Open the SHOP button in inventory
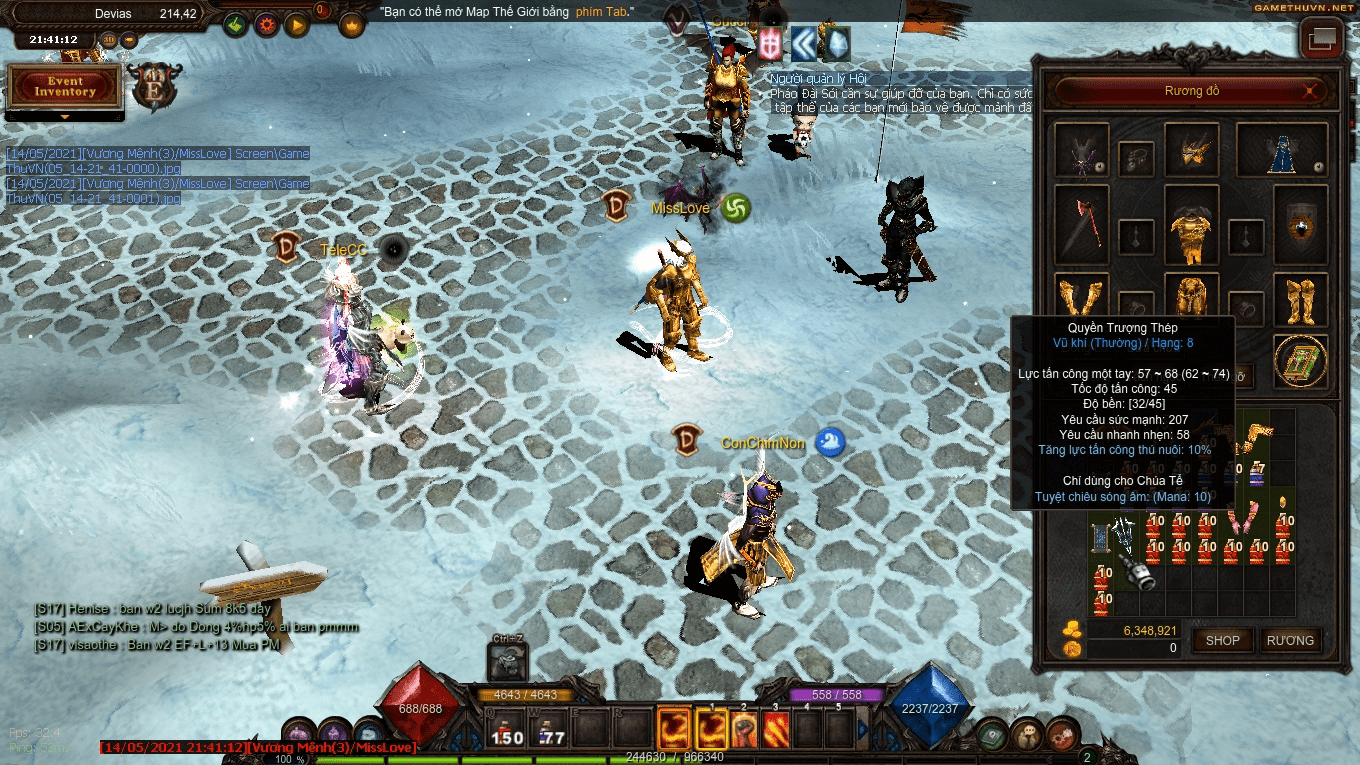This screenshot has width=1360, height=765. (x=1222, y=641)
